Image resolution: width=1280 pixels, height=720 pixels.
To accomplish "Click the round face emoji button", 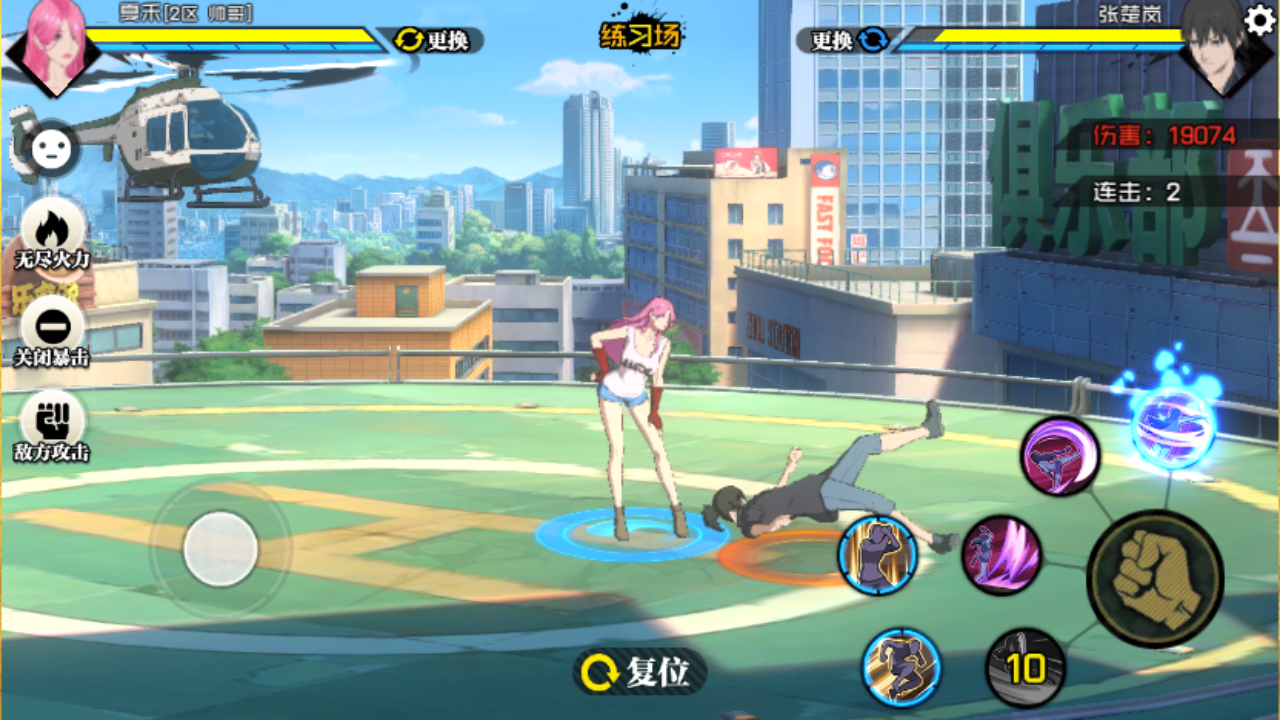I will 47,150.
